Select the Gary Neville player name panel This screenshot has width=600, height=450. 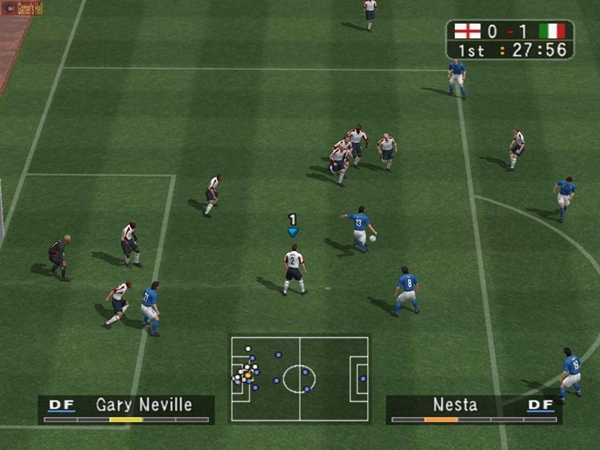(x=126, y=408)
